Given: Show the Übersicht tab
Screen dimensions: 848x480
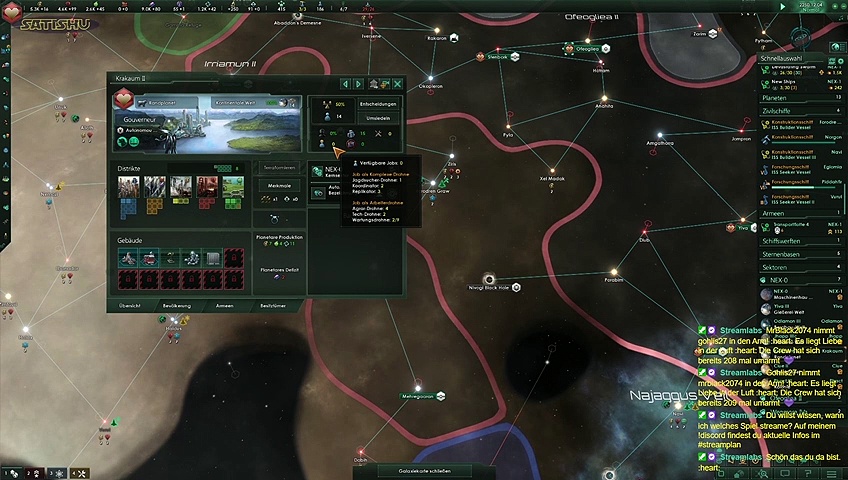Looking at the screenshot, I should tap(129, 305).
